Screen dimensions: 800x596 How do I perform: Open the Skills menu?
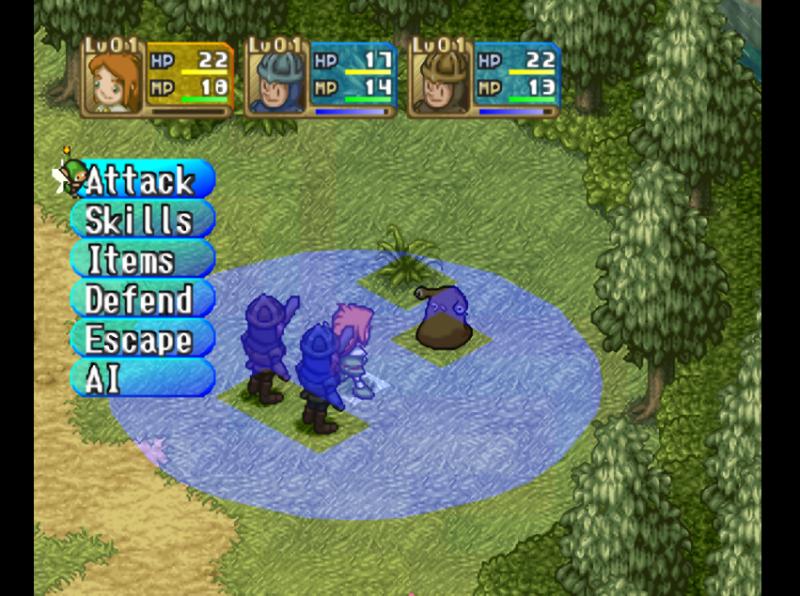[141, 220]
